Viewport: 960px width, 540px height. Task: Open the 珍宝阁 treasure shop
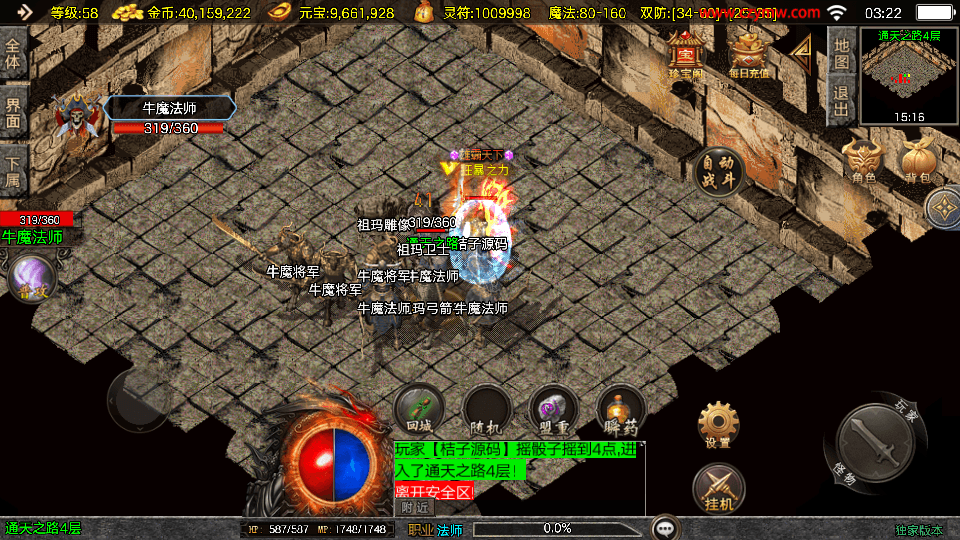click(x=686, y=54)
